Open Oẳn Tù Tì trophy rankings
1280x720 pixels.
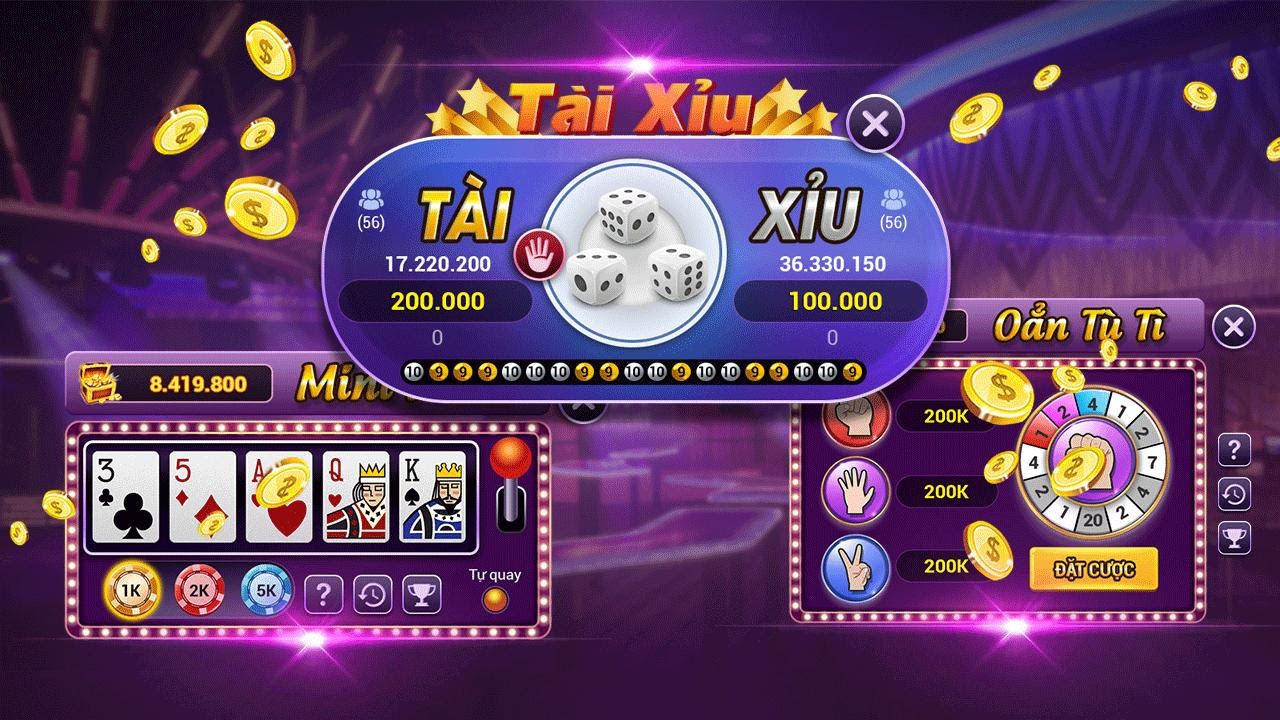pos(1234,538)
